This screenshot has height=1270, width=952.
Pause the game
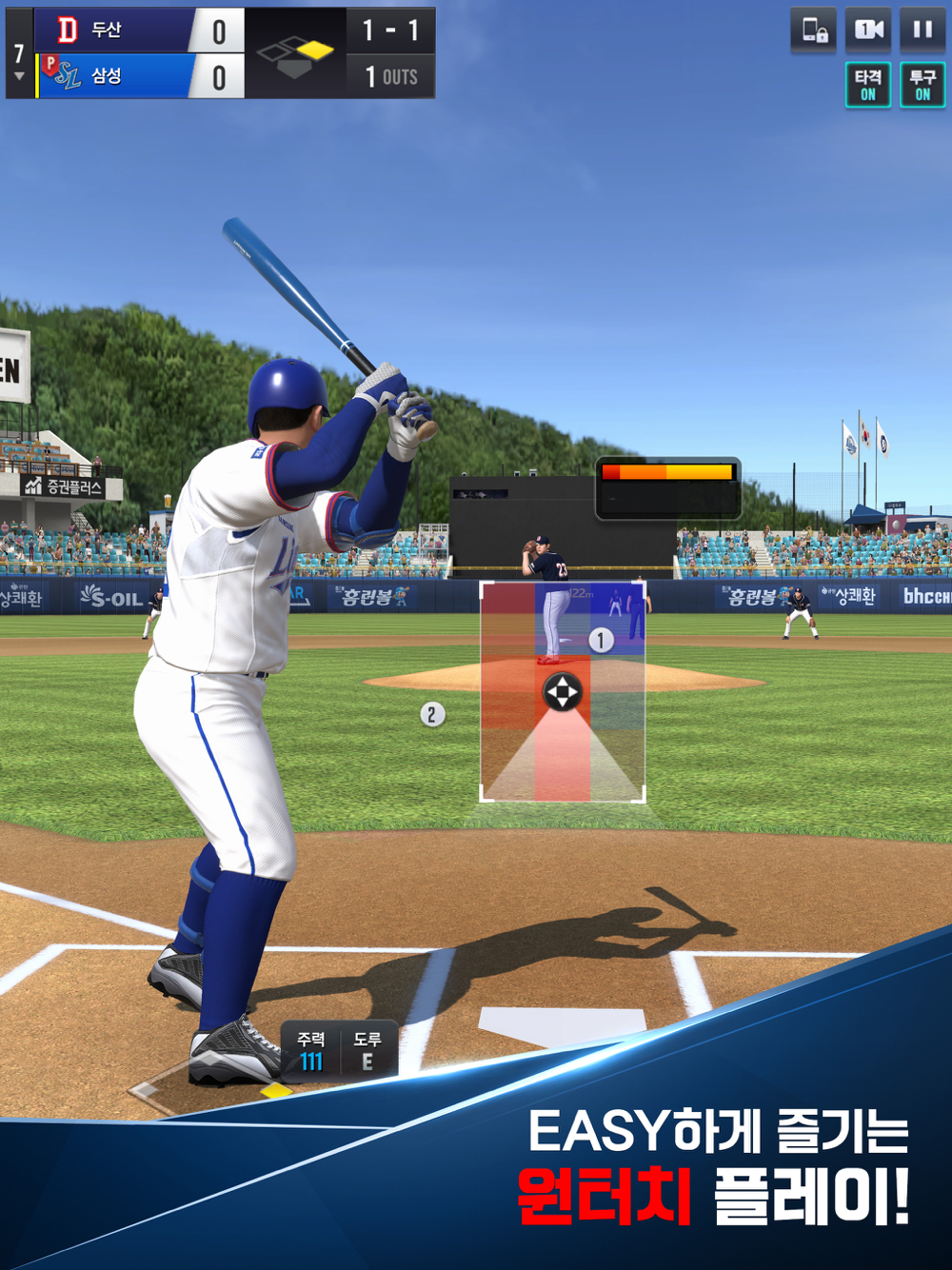coord(922,30)
